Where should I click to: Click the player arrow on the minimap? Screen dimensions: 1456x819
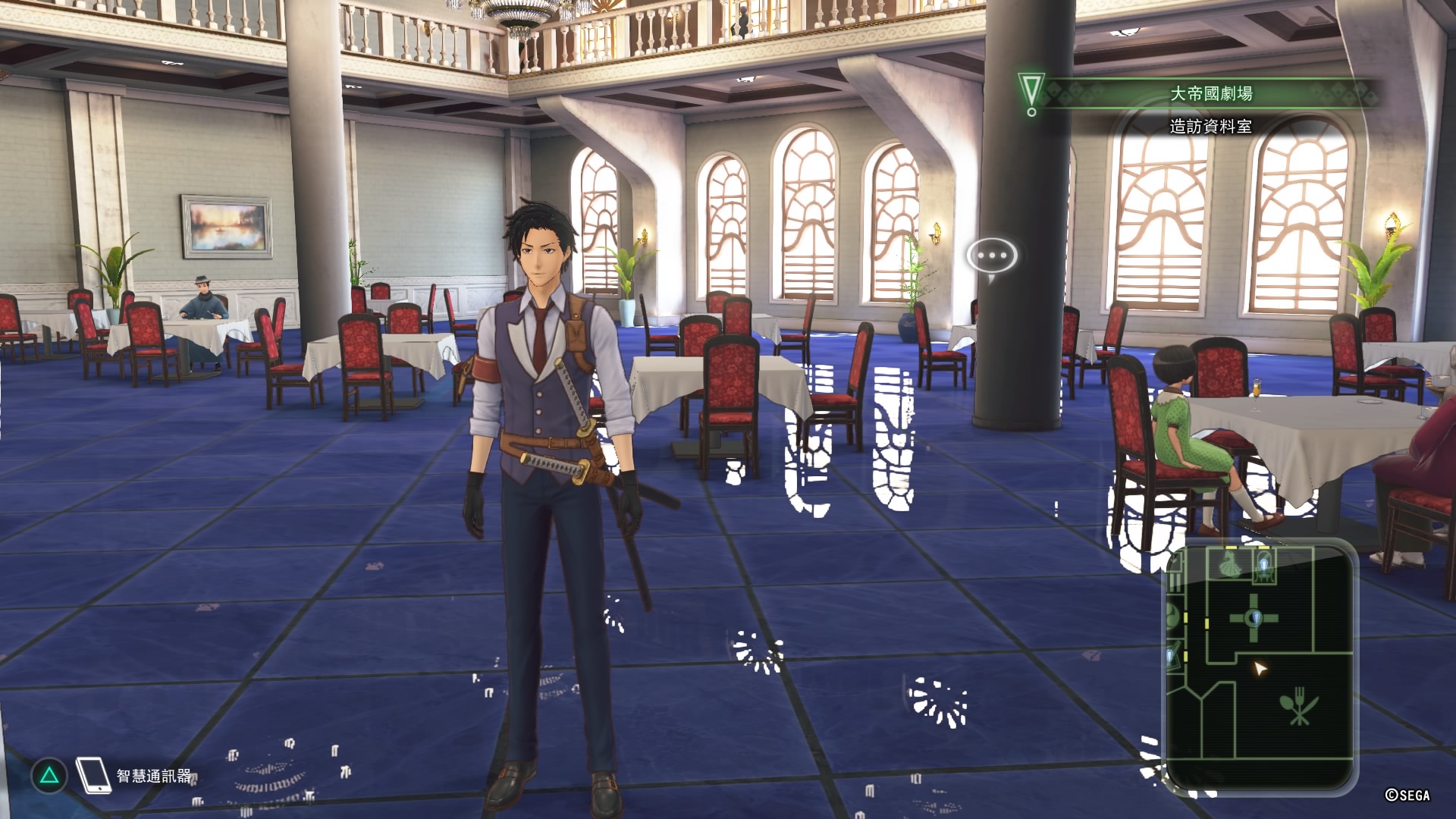coord(1260,669)
